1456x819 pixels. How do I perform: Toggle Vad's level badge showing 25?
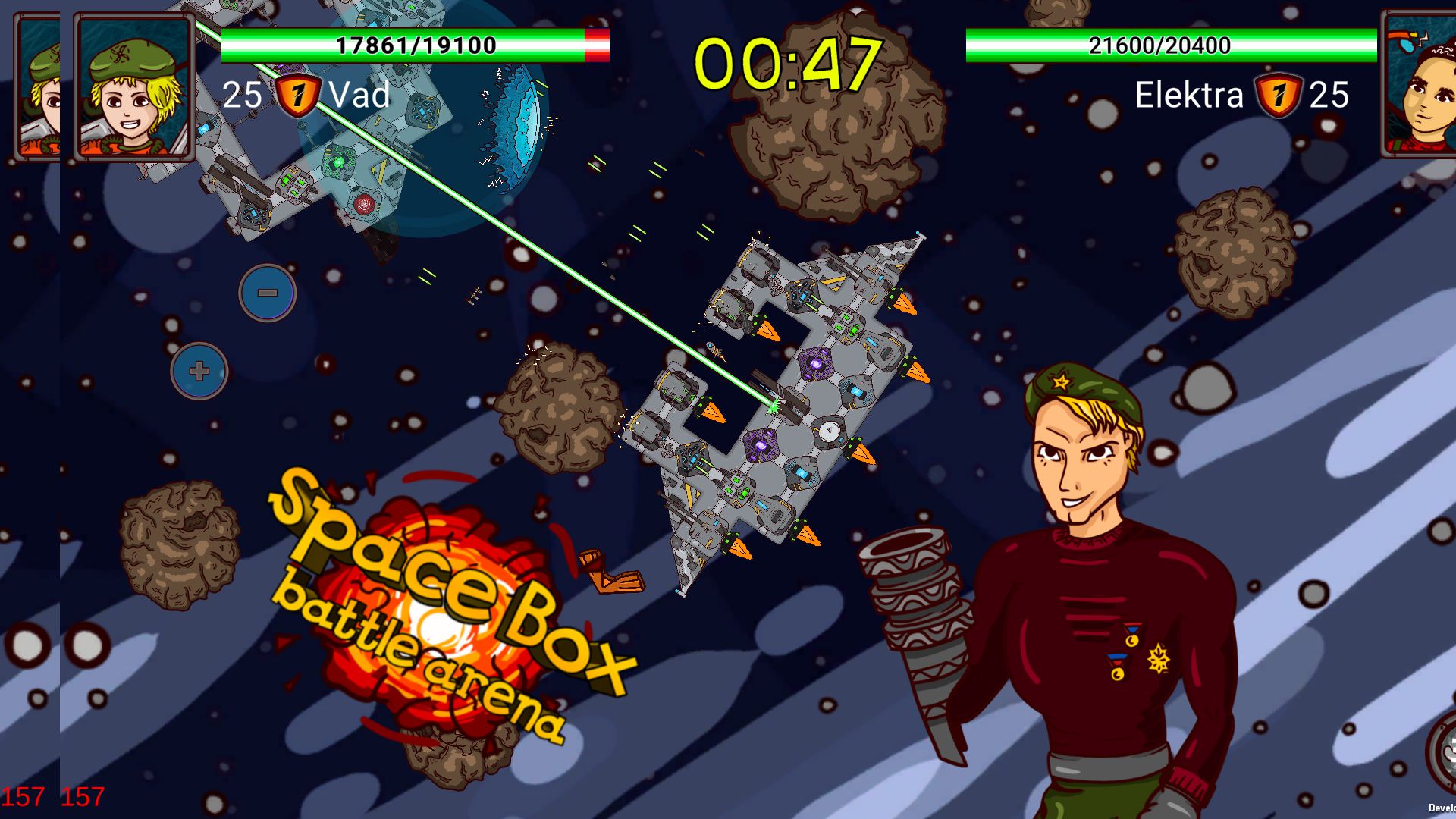click(x=243, y=96)
